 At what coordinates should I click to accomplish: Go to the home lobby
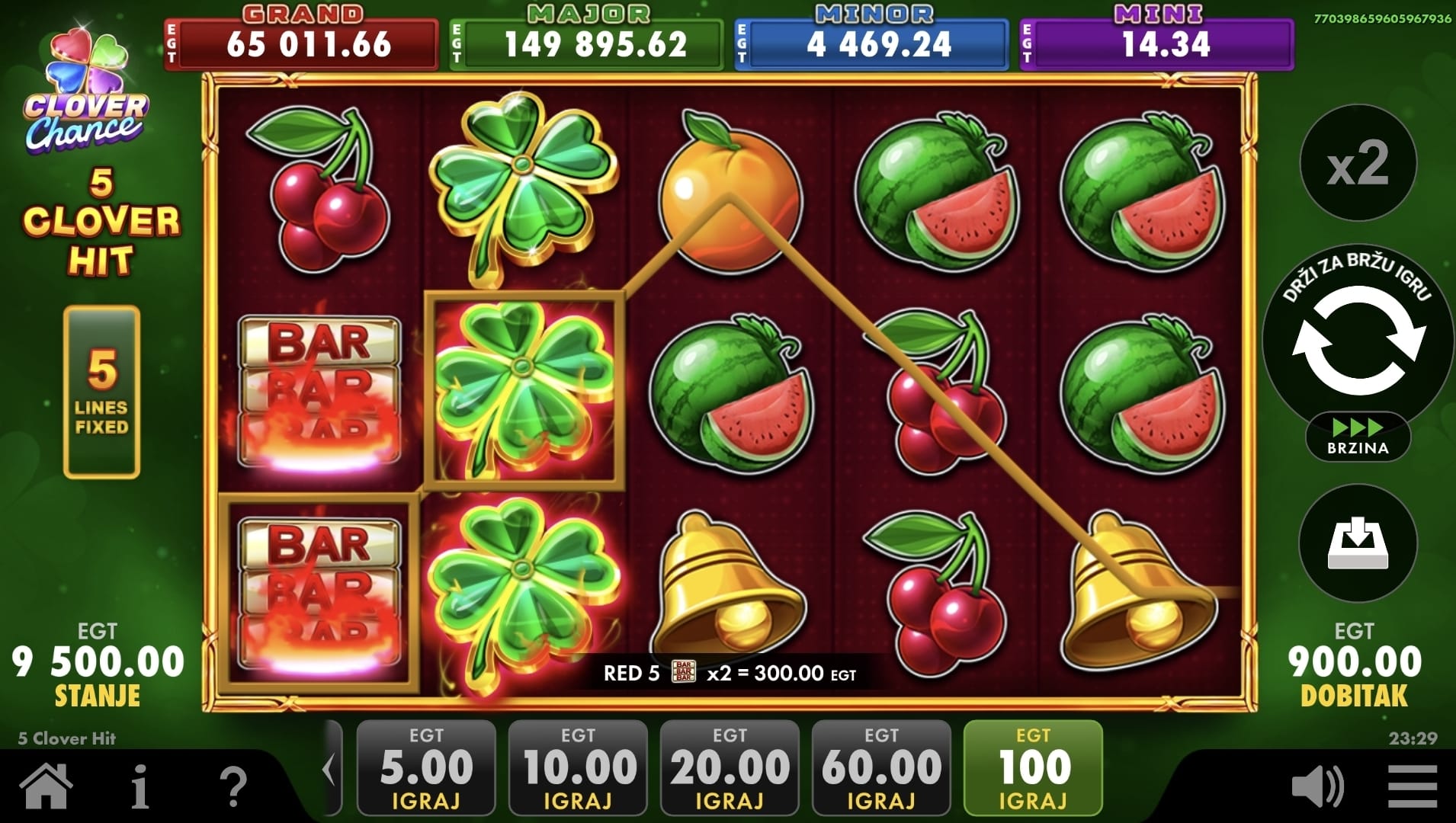[x=47, y=786]
